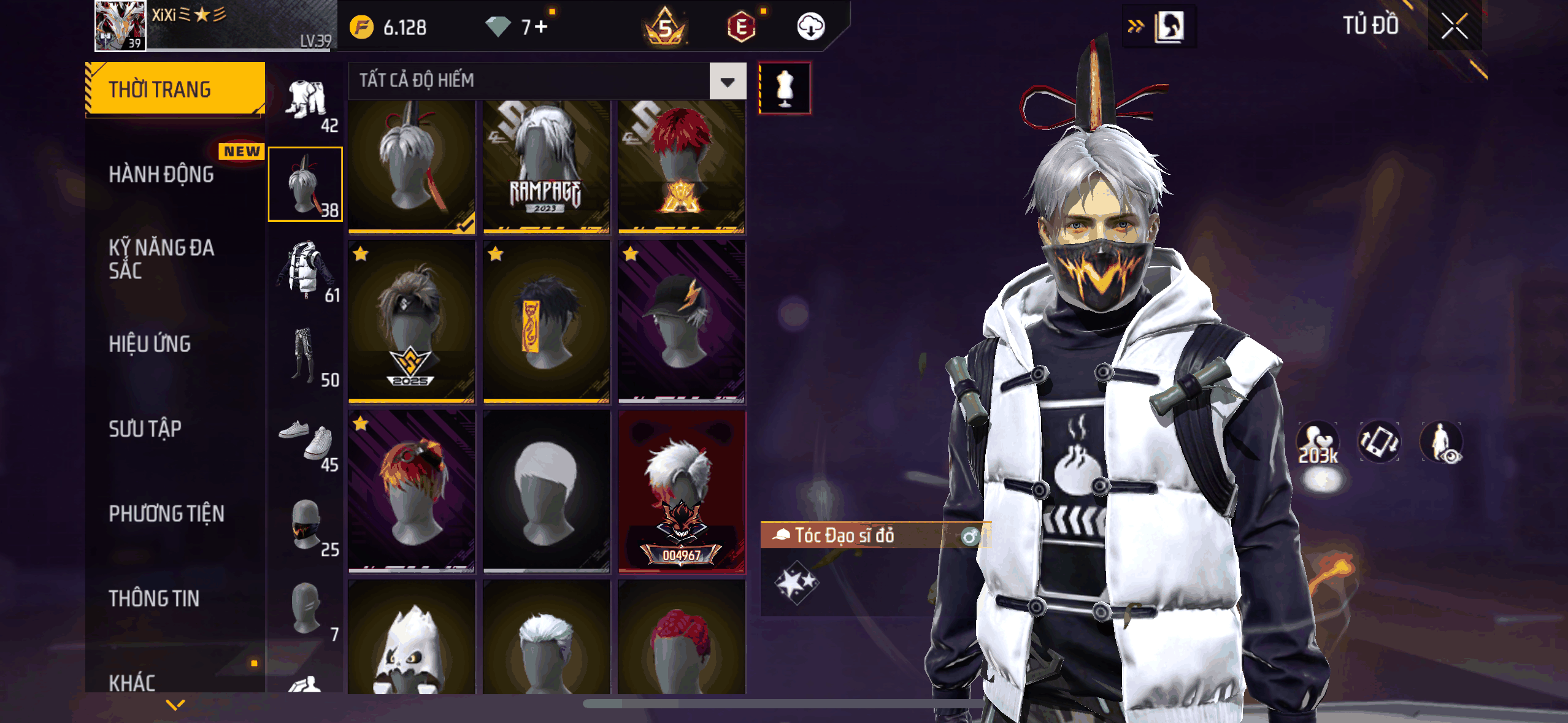Open the KỸ NĂNG ĐA SẮC tab
1568x723 pixels.
coord(161,259)
